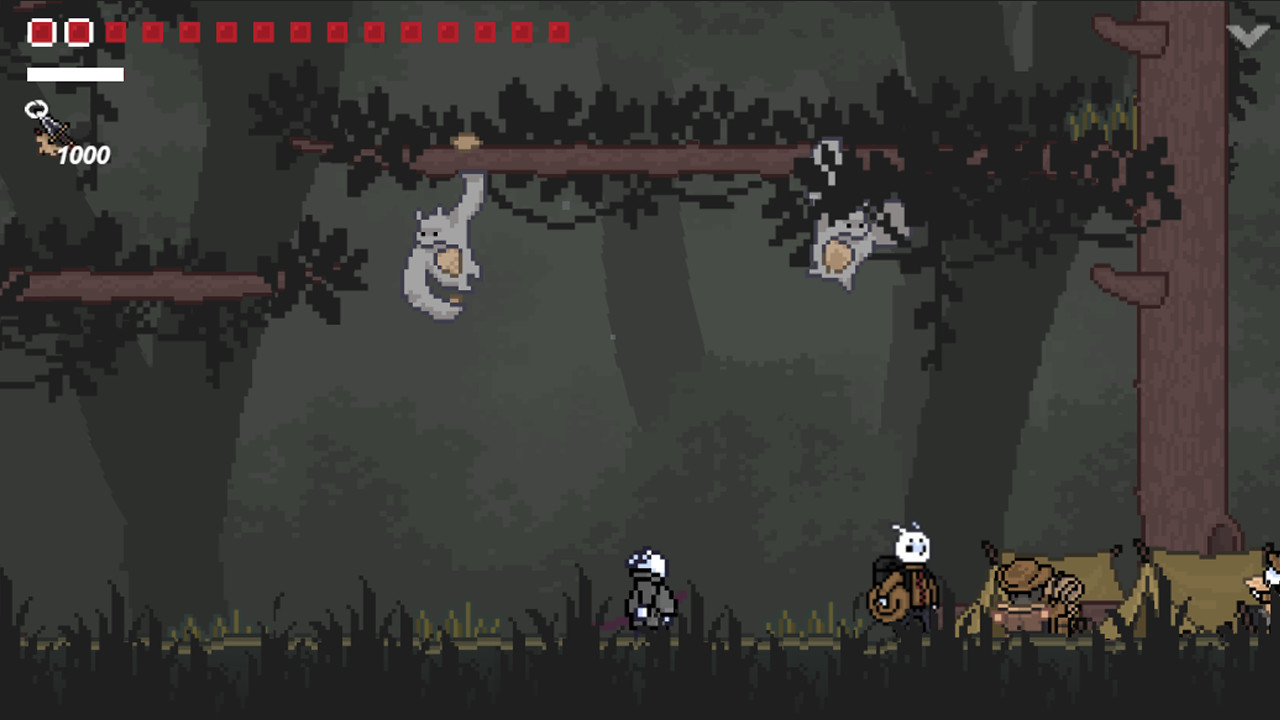Image resolution: width=1280 pixels, height=720 pixels.
Task: Click the ammo count showing 1000
Action: click(84, 155)
